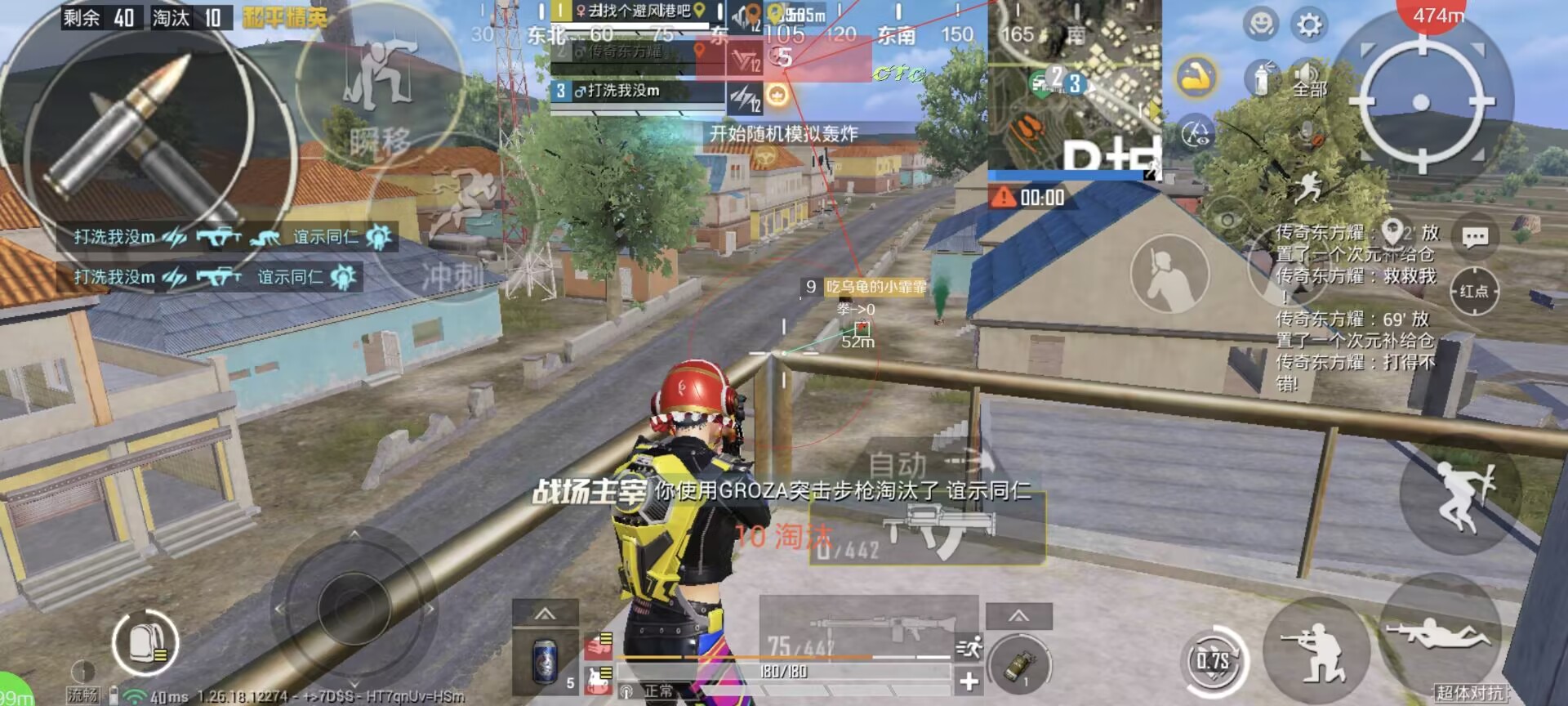Open the settings gear menu
1568x706 pixels.
[1309, 25]
